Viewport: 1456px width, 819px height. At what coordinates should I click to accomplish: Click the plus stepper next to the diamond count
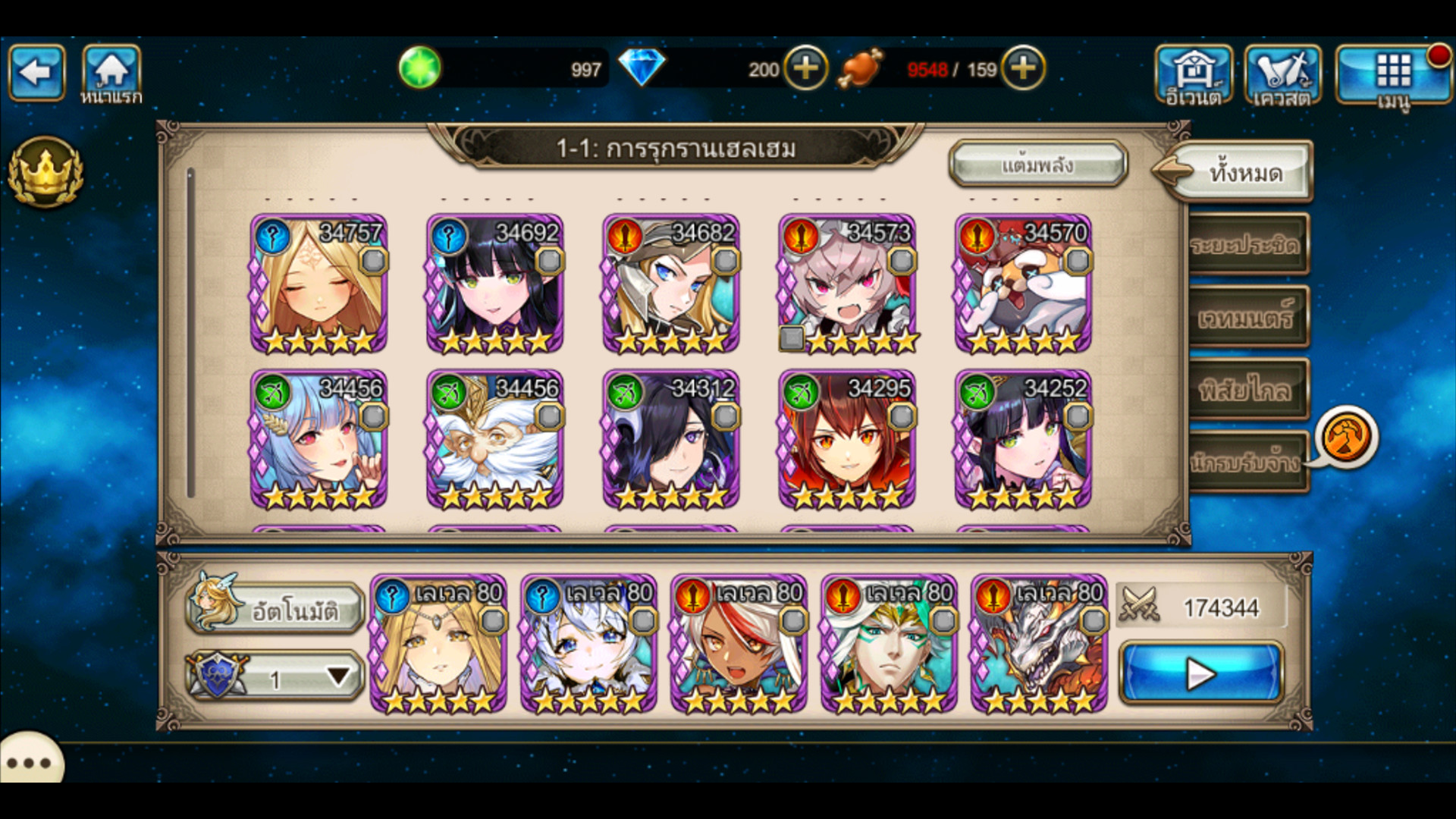pyautogui.click(x=806, y=70)
